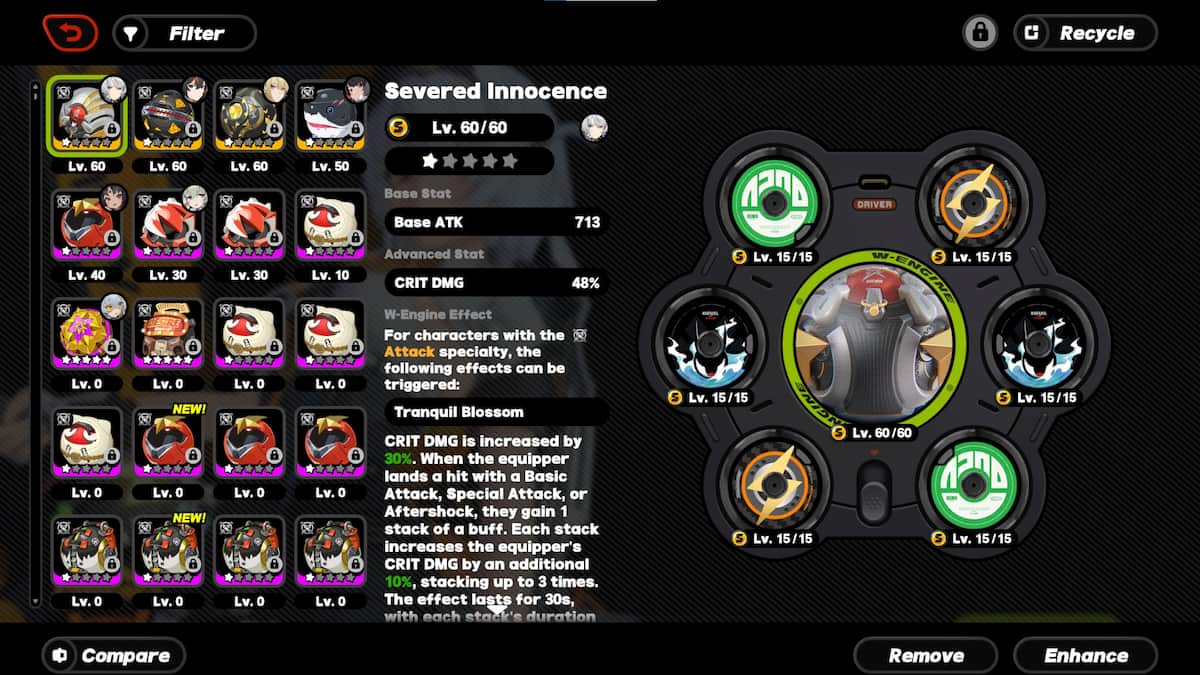Screen dimensions: 1200x675
Task: Select the black-and-white W-Engine marked NEW!
Action: [167, 551]
